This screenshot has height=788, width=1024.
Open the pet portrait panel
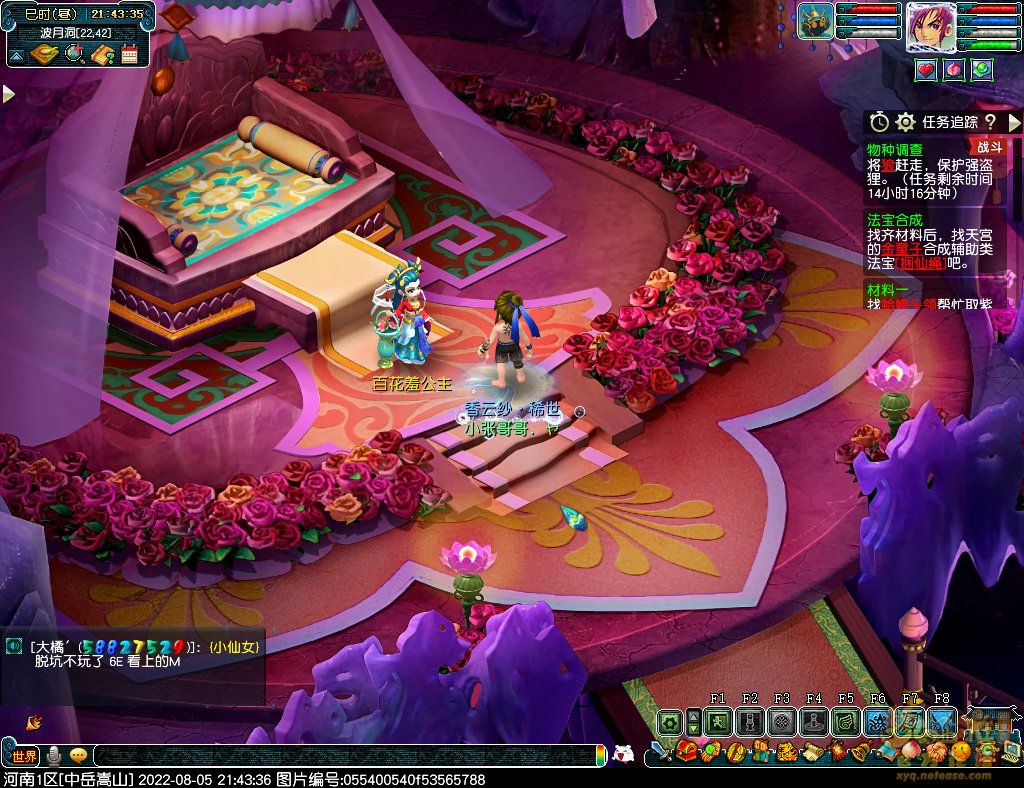click(816, 22)
